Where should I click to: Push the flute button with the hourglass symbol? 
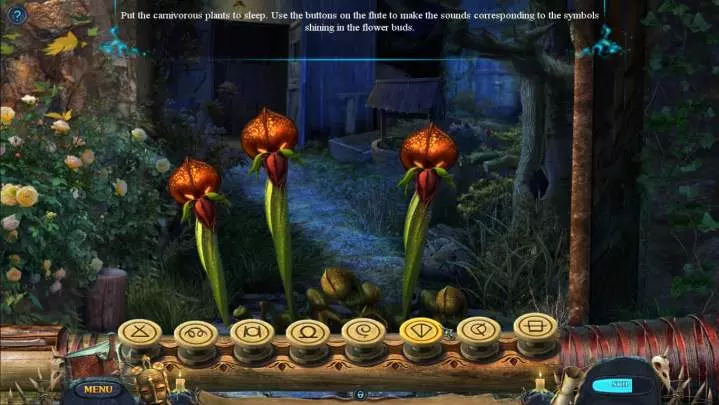click(139, 330)
